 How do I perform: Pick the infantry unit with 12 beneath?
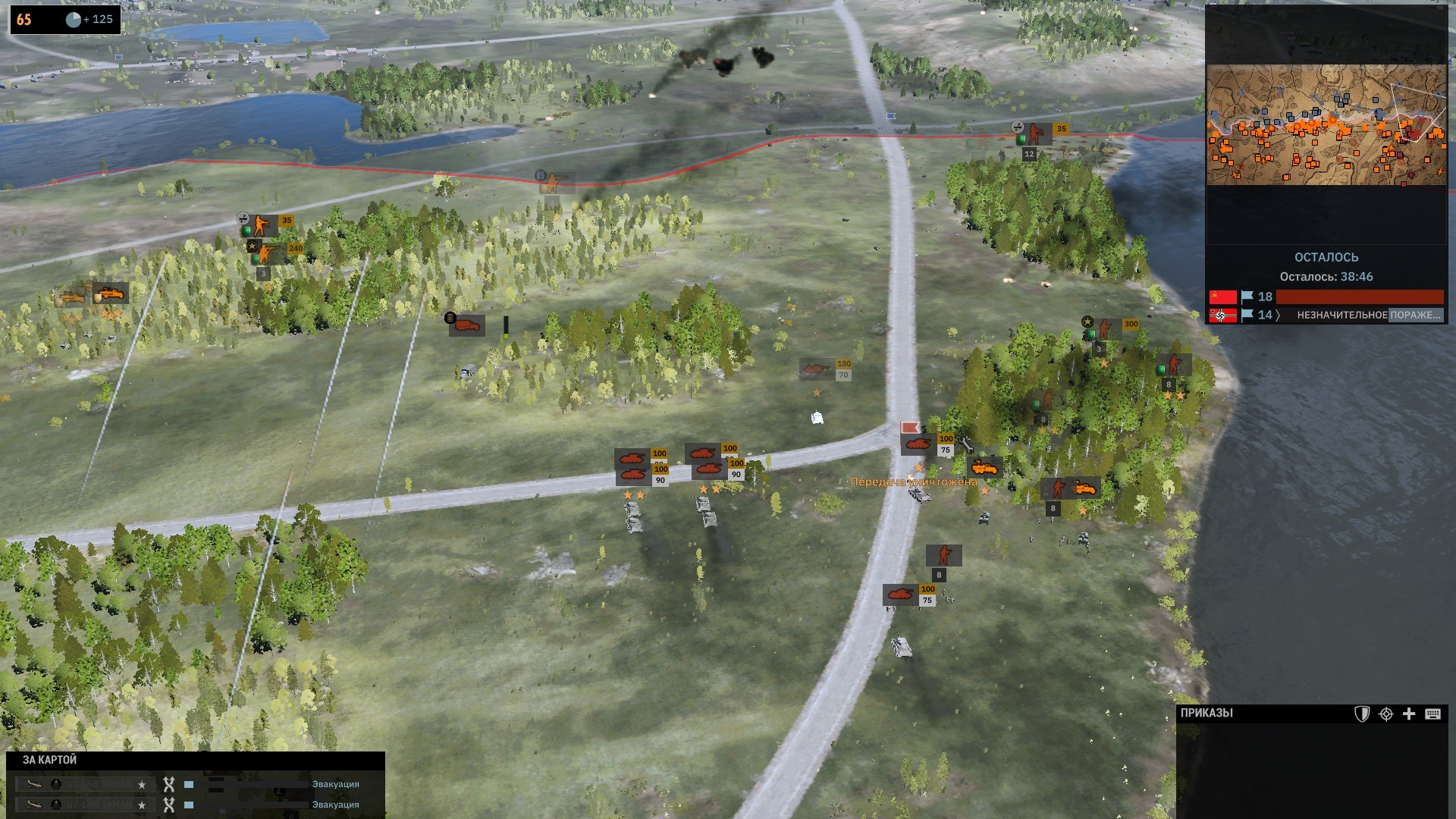pyautogui.click(x=1036, y=134)
